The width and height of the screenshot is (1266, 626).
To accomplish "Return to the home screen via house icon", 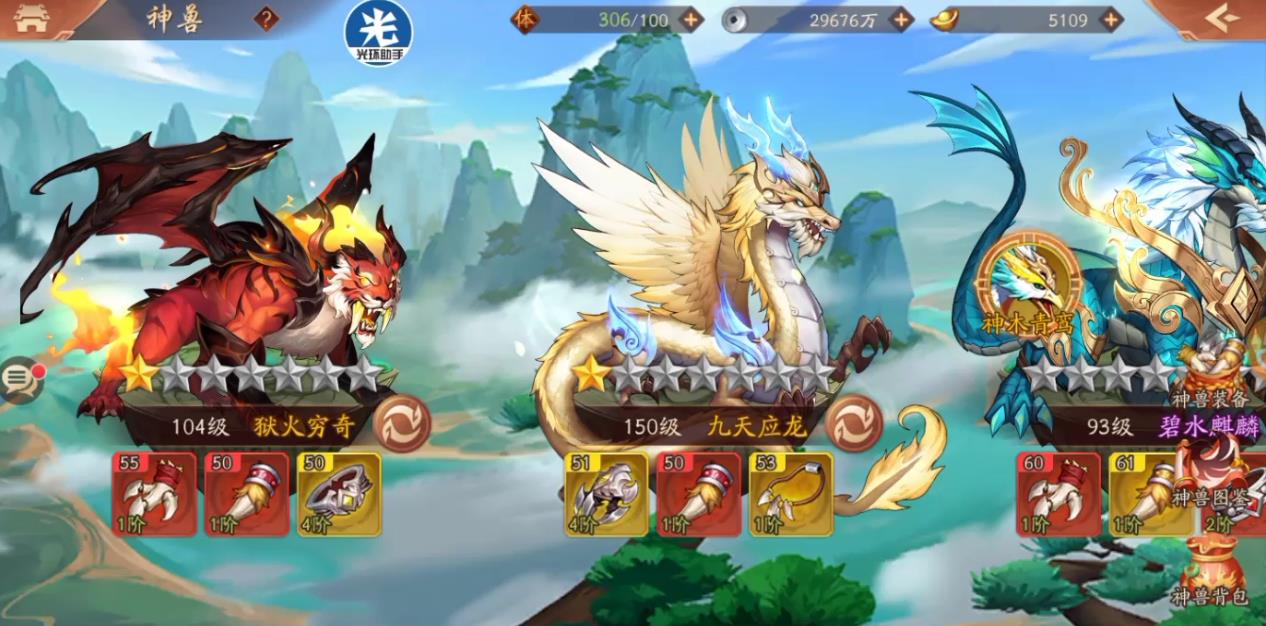I will (32, 18).
